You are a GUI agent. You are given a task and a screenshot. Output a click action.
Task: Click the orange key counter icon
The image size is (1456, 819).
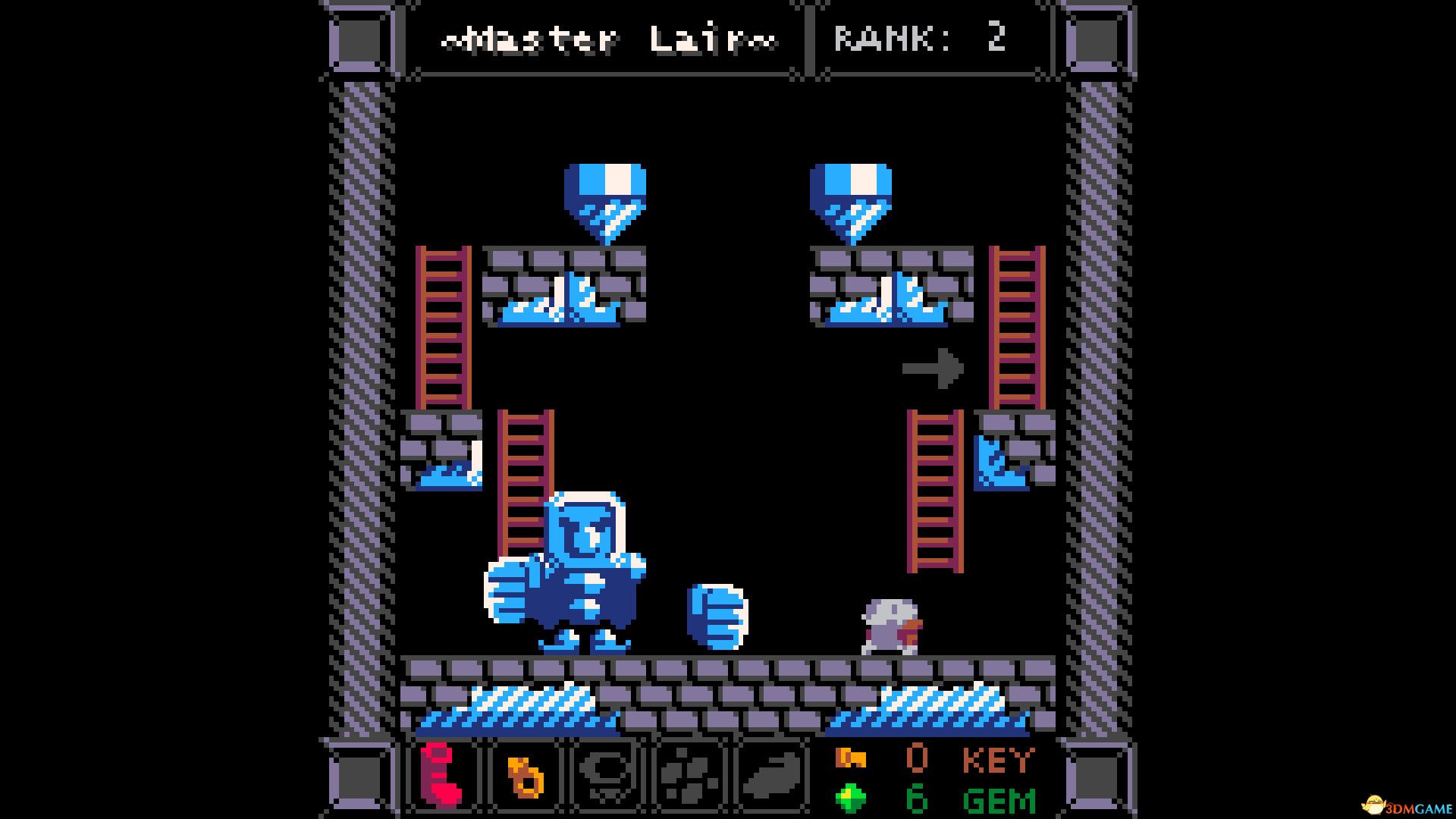849,758
